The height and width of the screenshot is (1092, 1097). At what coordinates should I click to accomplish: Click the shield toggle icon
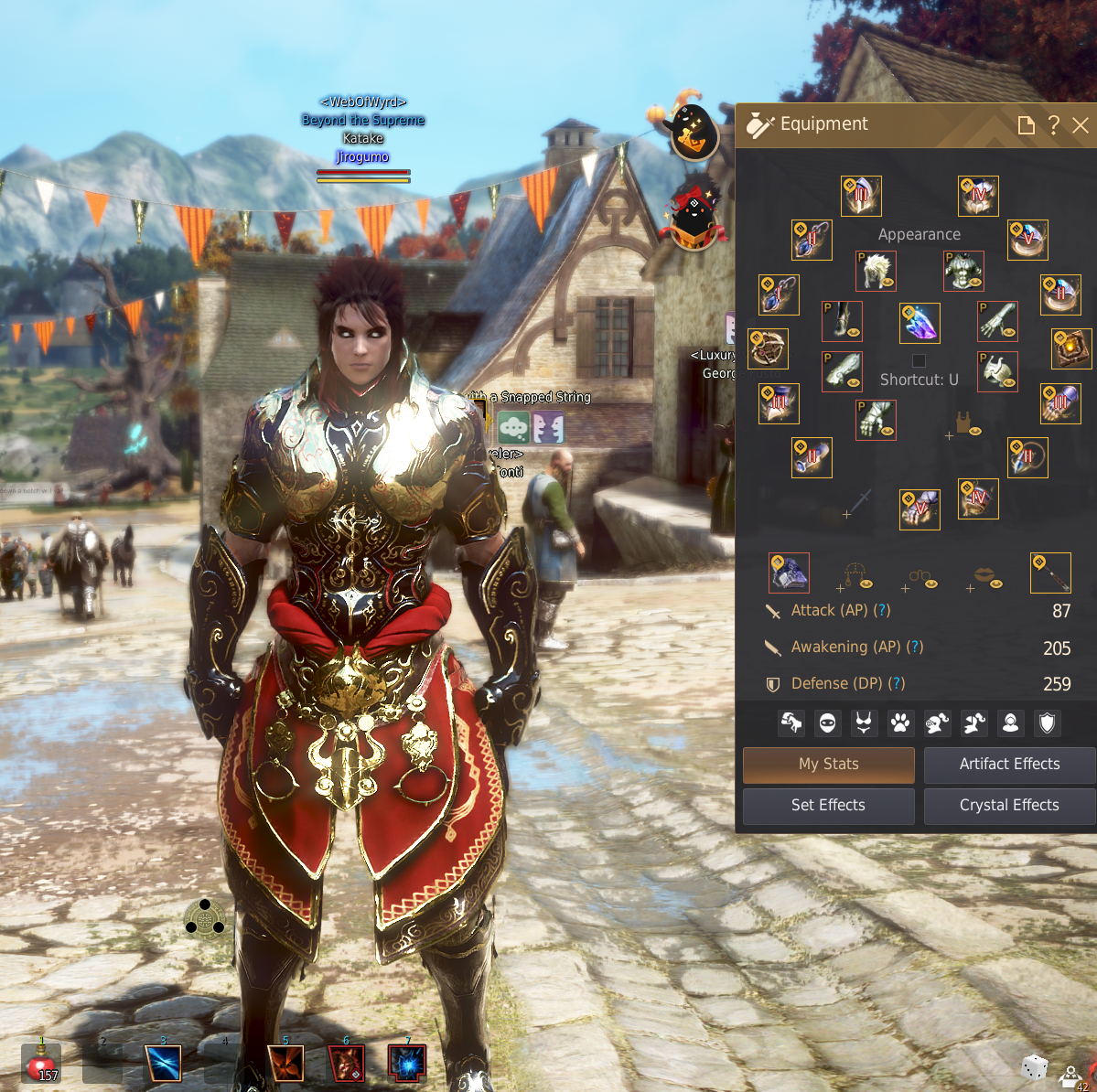(x=1047, y=723)
